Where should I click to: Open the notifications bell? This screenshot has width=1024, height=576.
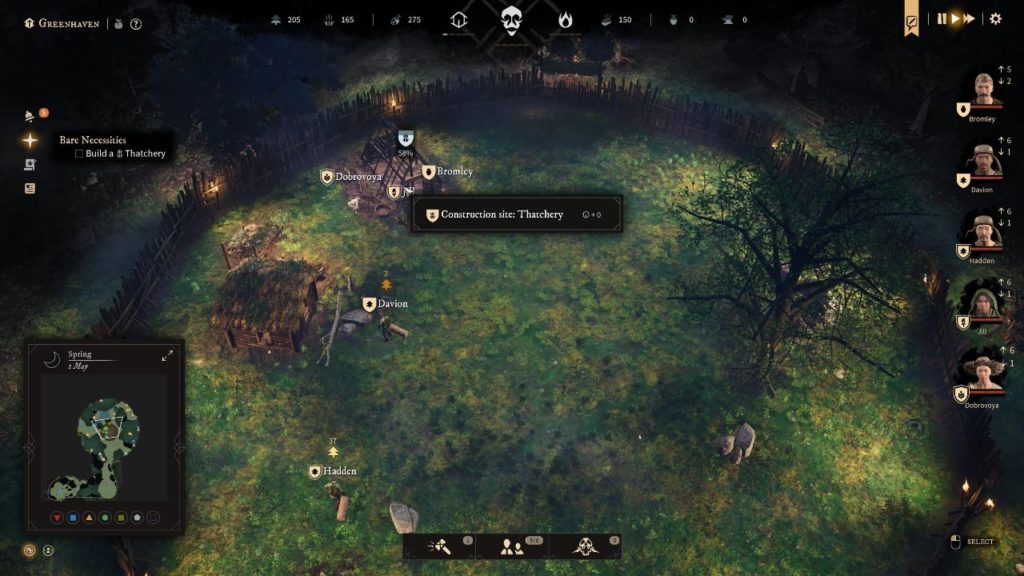[30, 116]
